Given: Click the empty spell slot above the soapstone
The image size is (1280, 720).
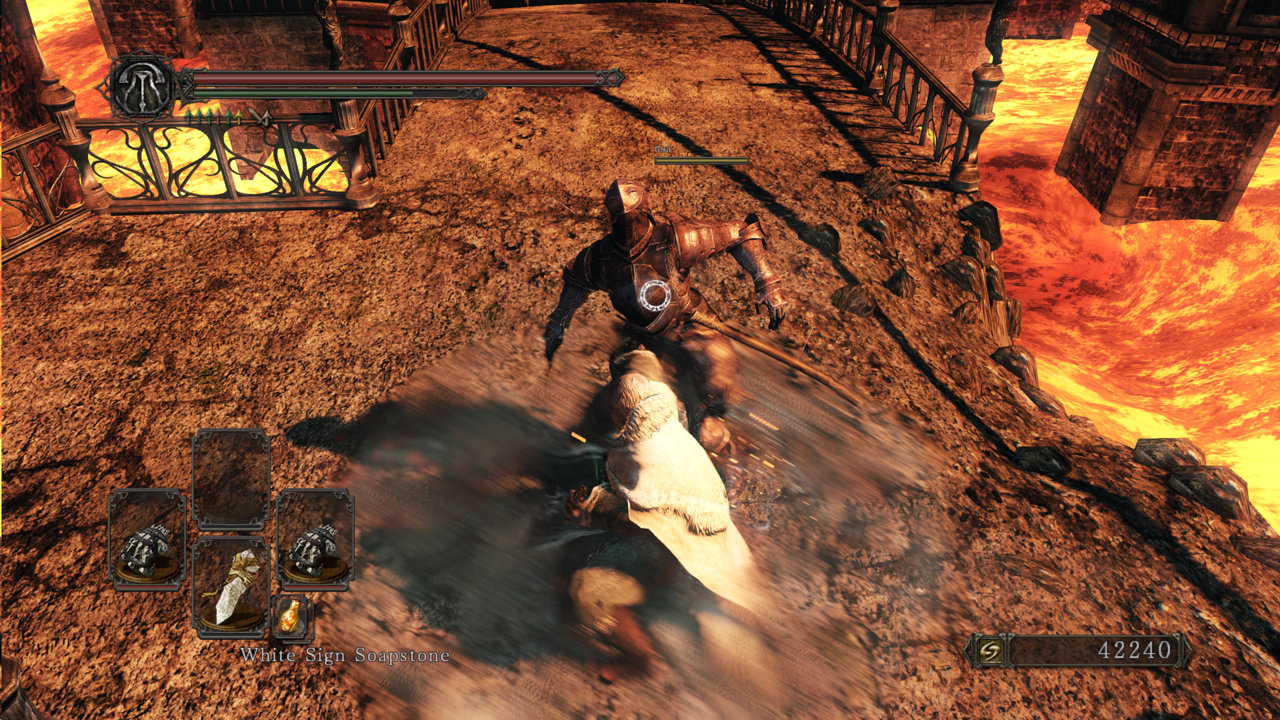Looking at the screenshot, I should pos(230,479).
